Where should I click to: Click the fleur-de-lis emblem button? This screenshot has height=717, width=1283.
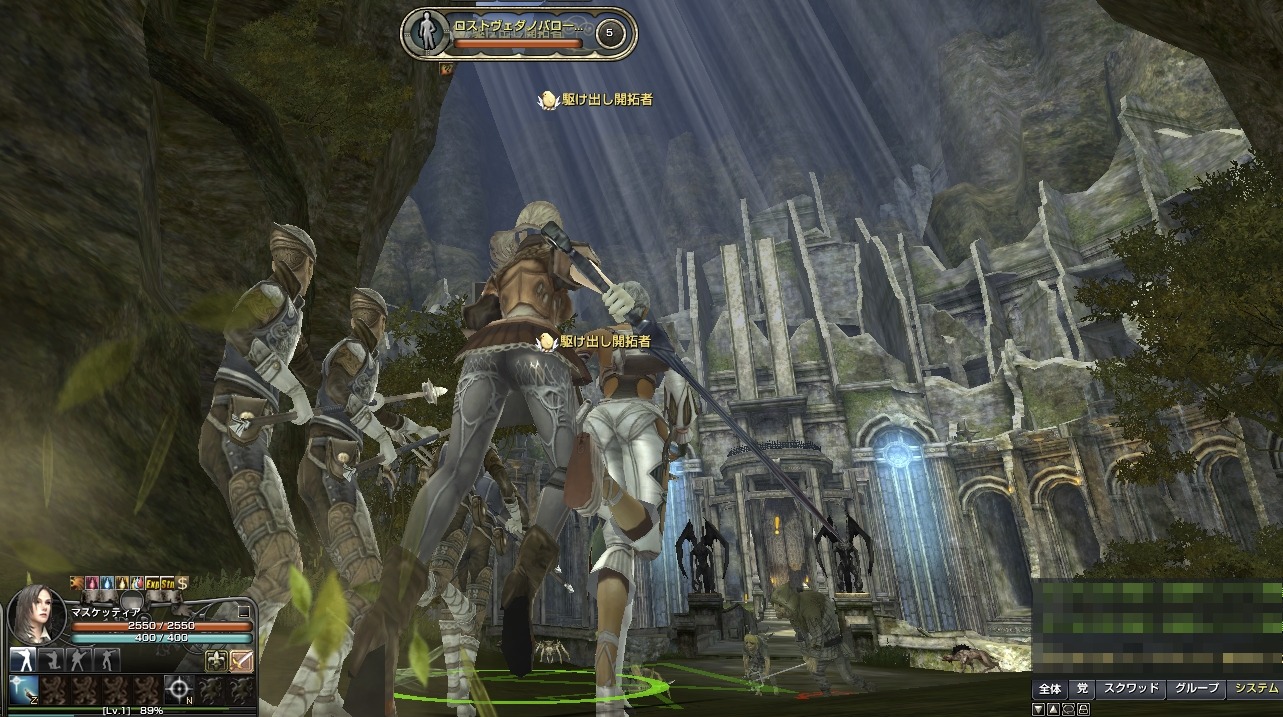click(x=214, y=660)
